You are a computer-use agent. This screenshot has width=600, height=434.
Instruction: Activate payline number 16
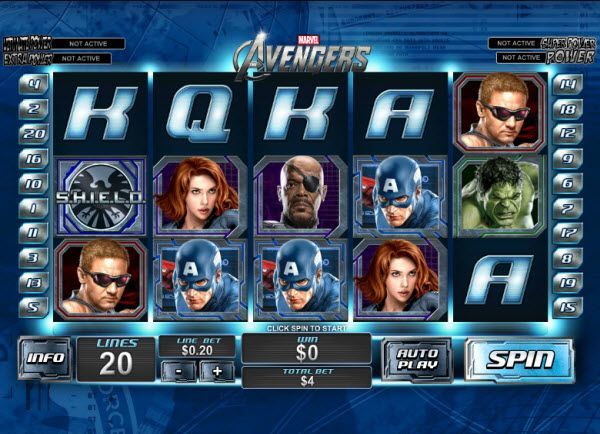pos(34,158)
